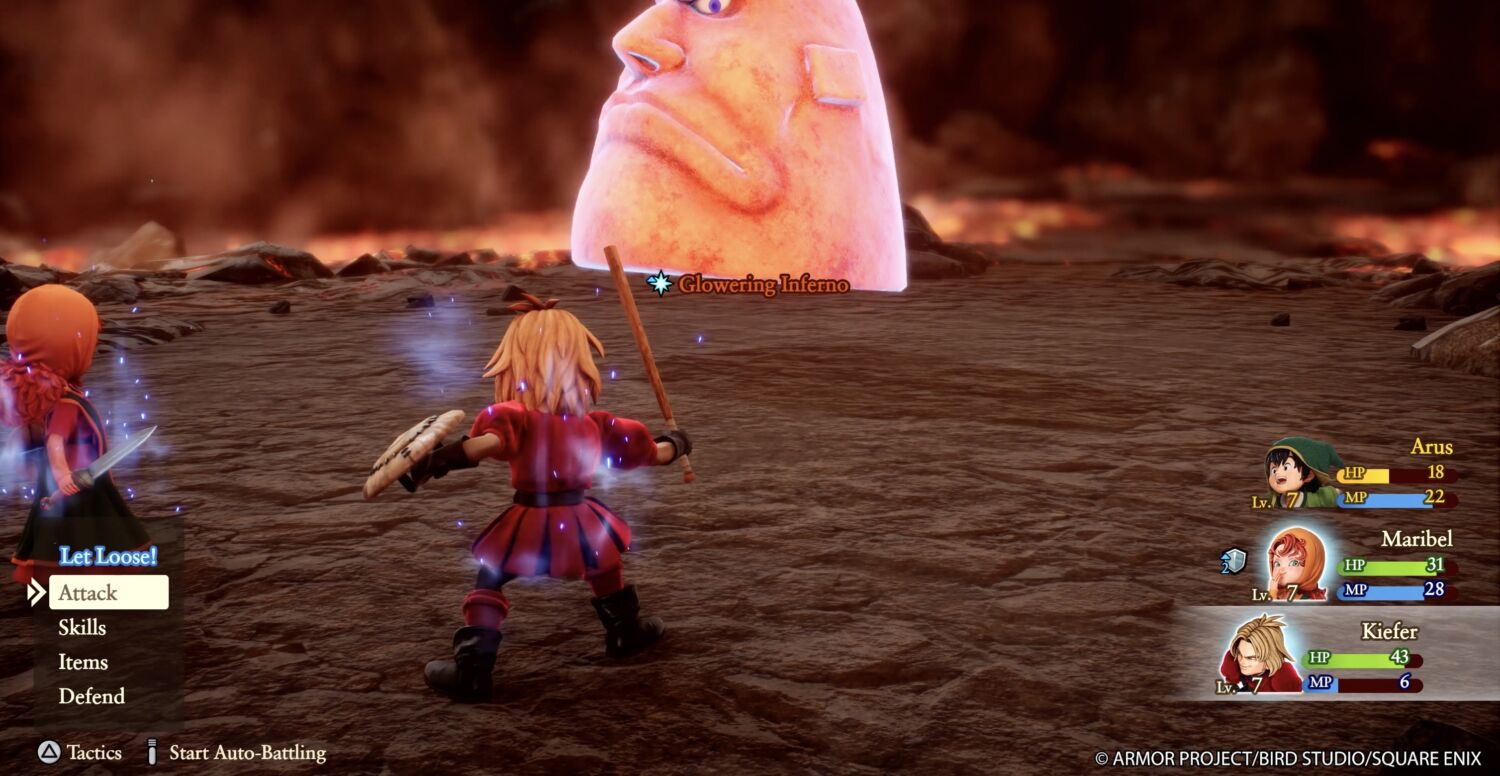Choose the Attack command
1500x776 pixels.
click(108, 593)
